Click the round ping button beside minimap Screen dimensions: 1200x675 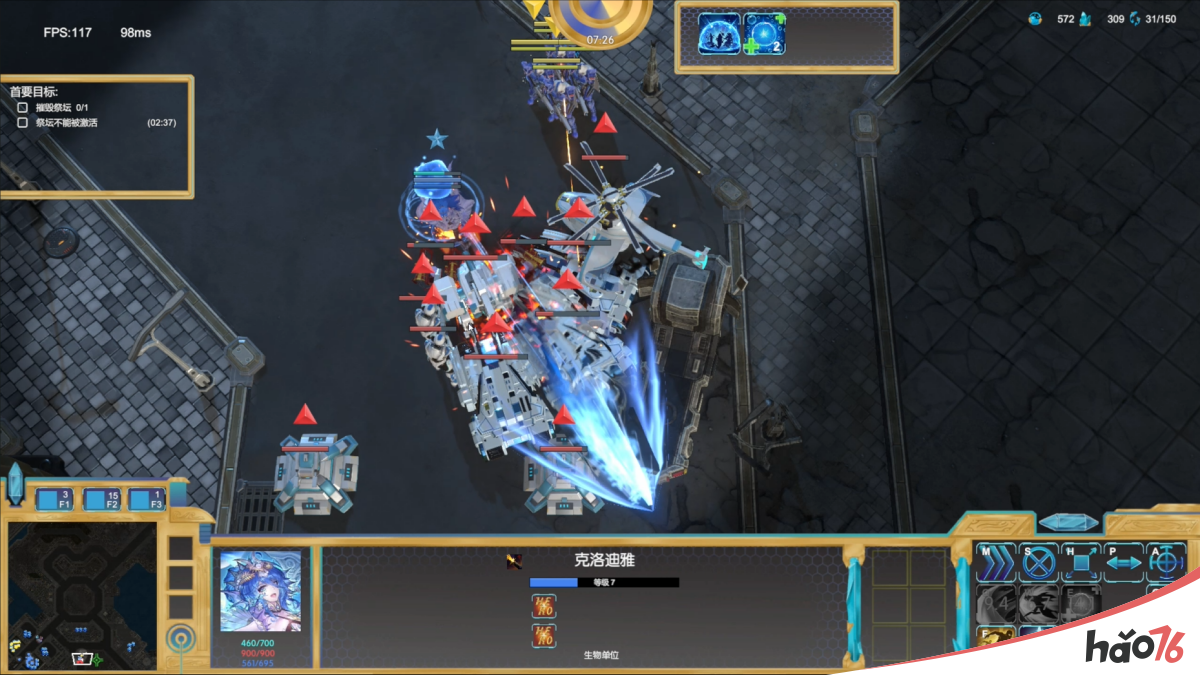(181, 636)
